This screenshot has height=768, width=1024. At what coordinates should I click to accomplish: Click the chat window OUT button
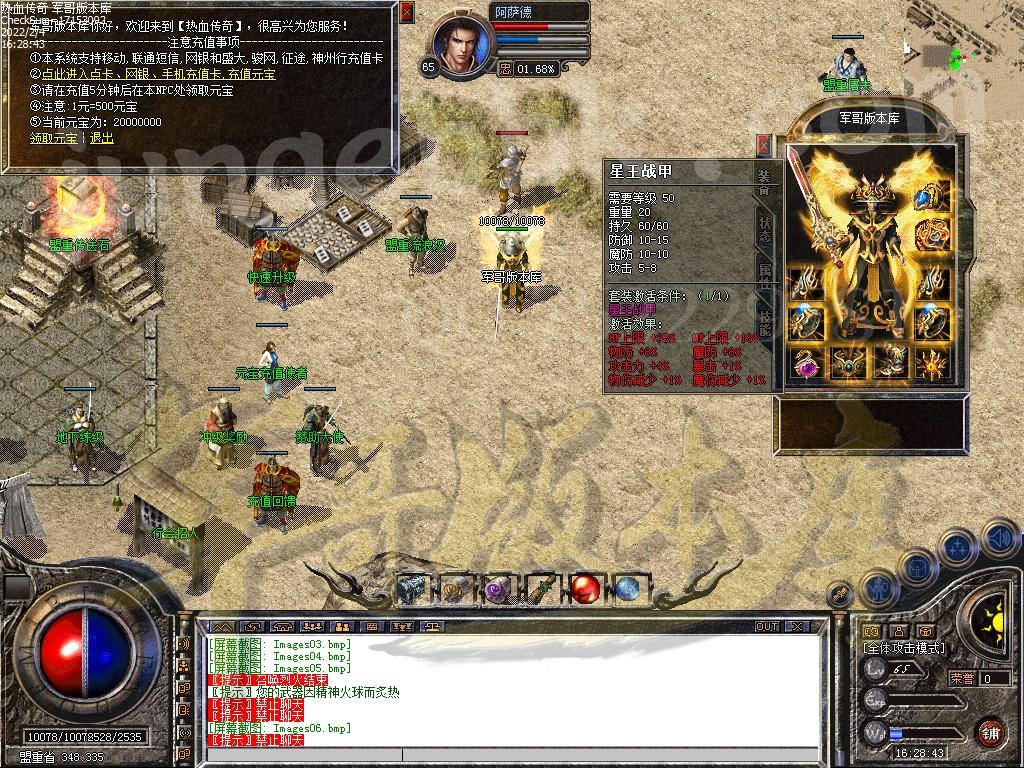point(767,626)
